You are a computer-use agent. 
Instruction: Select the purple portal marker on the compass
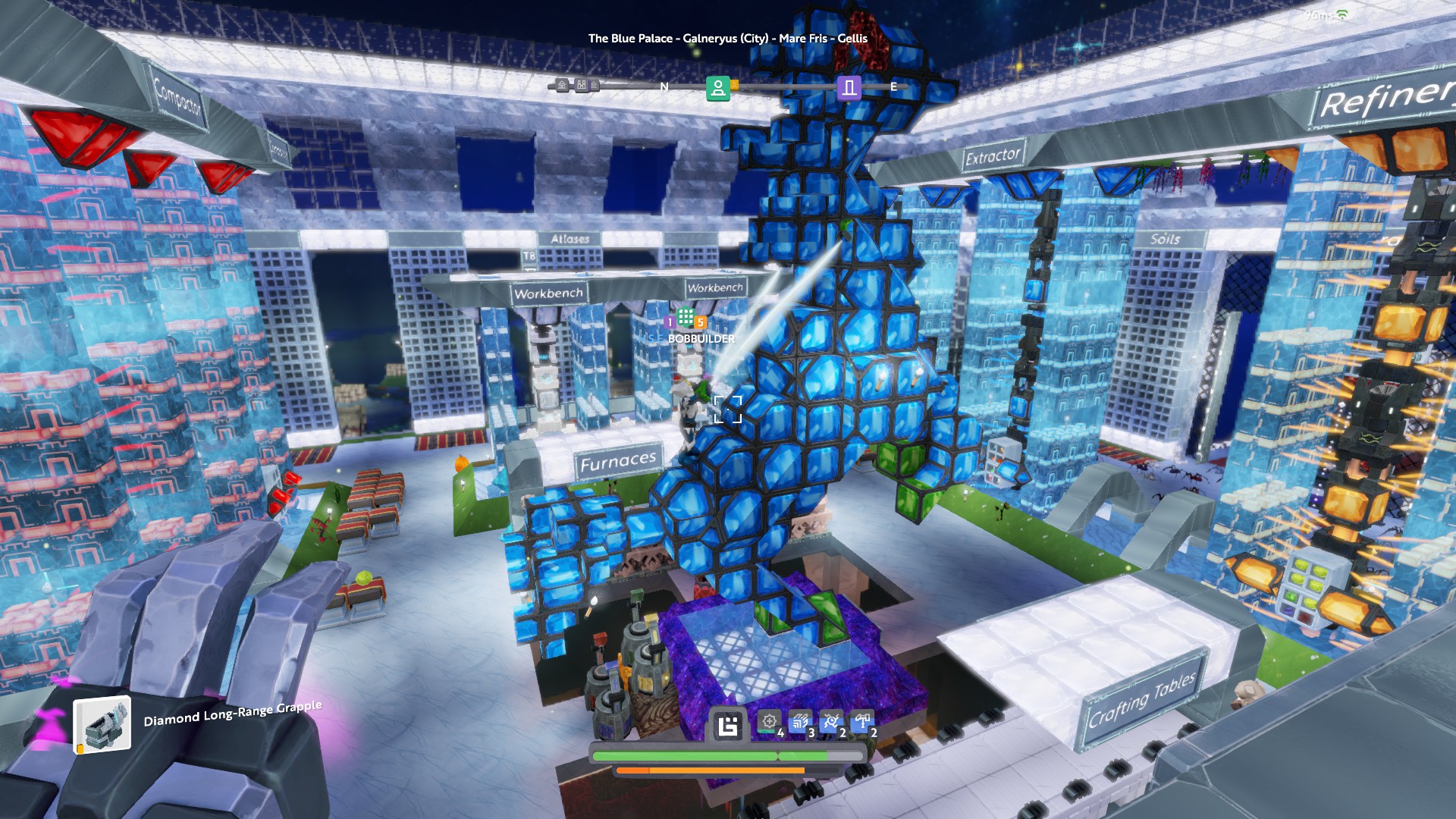(x=849, y=88)
